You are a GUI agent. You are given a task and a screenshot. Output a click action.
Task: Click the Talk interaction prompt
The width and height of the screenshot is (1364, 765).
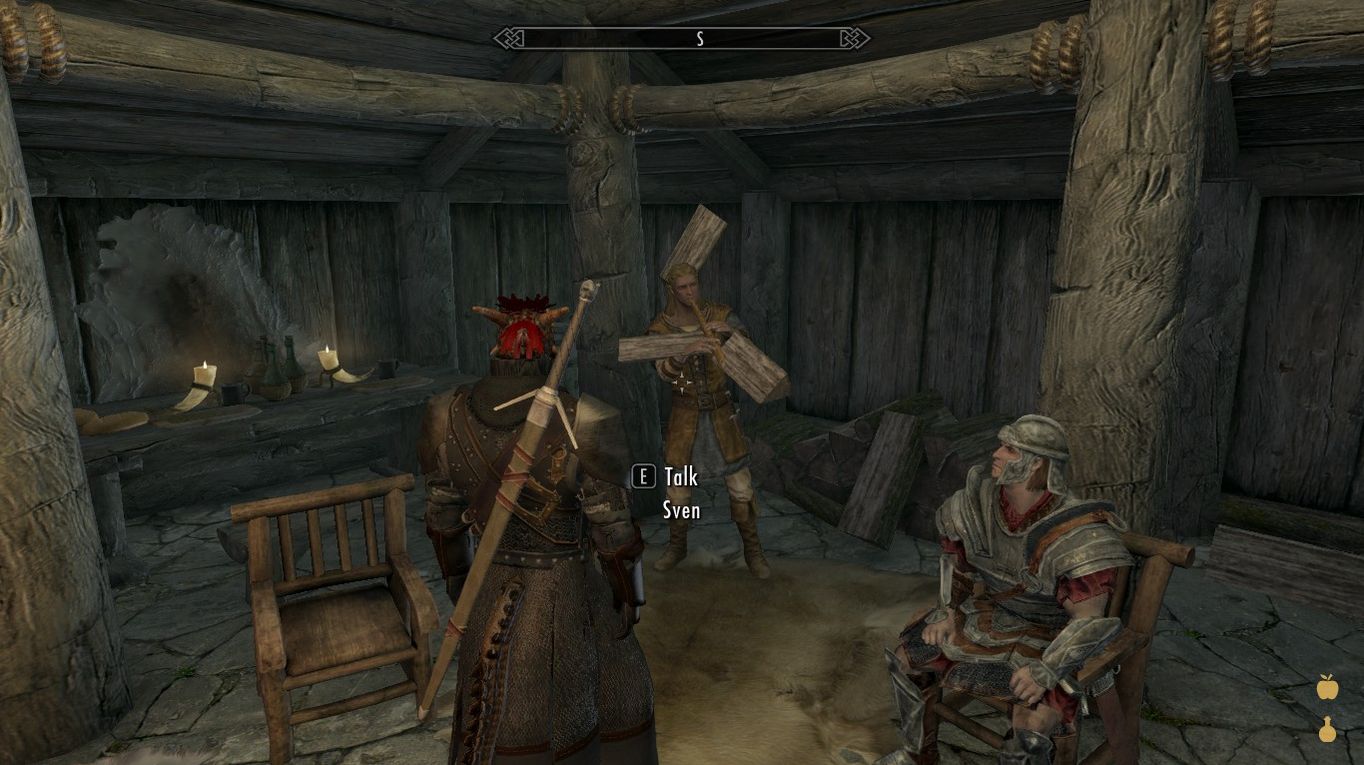[x=680, y=478]
